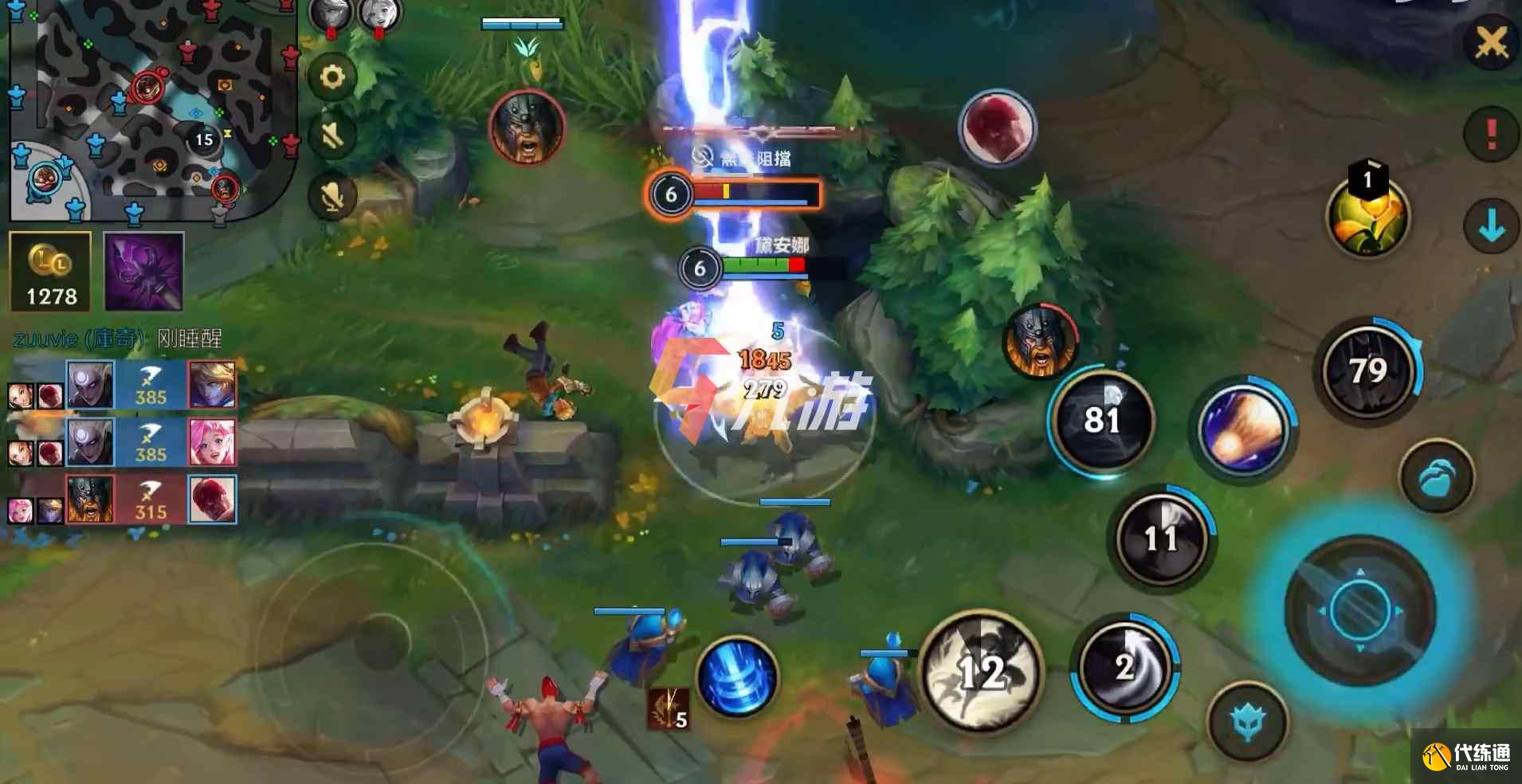The height and width of the screenshot is (784, 1522).
Task: Send the crossed swords attack ping
Action: 1490,43
